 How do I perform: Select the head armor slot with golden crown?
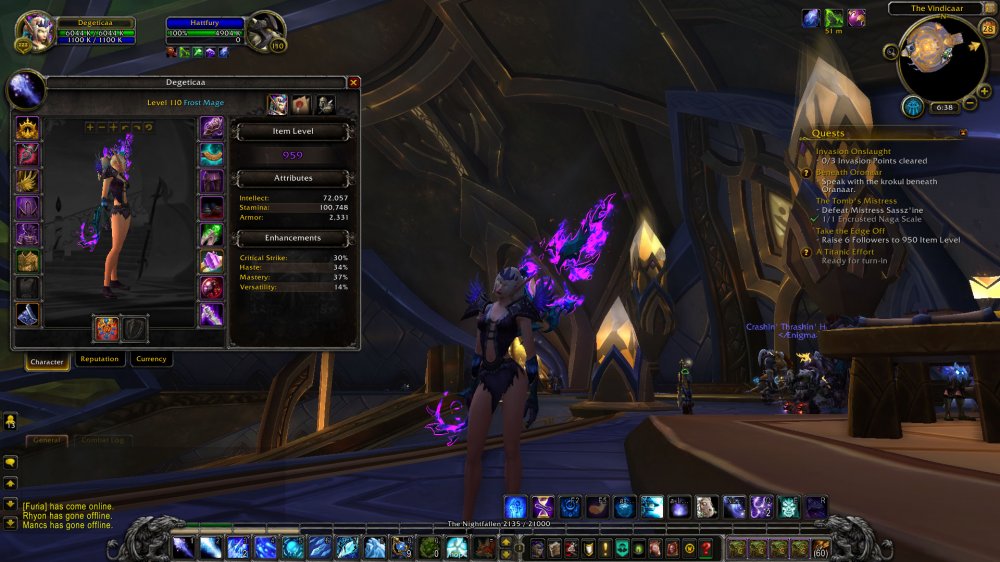[x=27, y=128]
